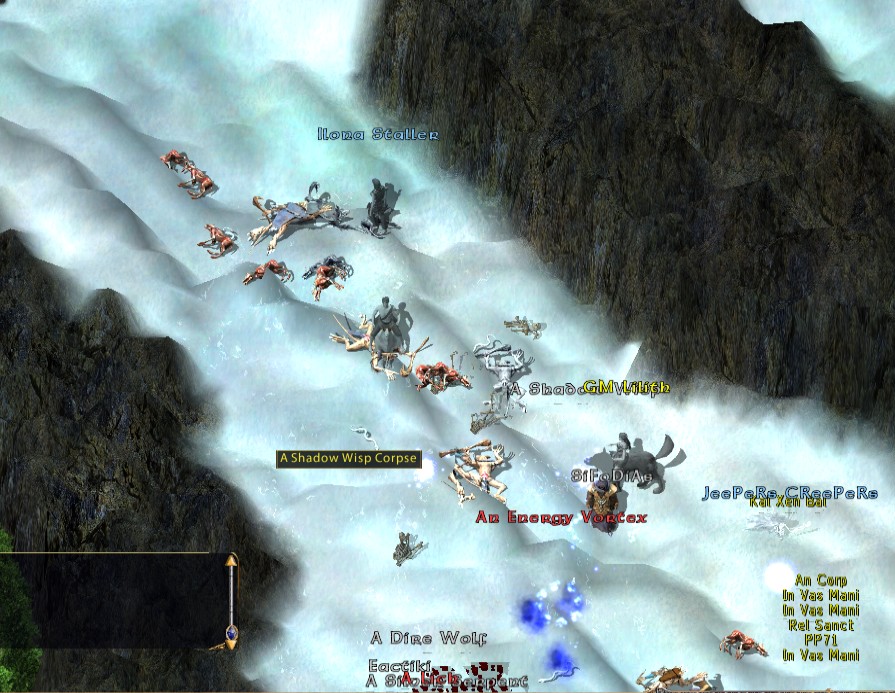The height and width of the screenshot is (693, 895).
Task: Click the blue gem scrollbar thumb
Action: click(231, 632)
